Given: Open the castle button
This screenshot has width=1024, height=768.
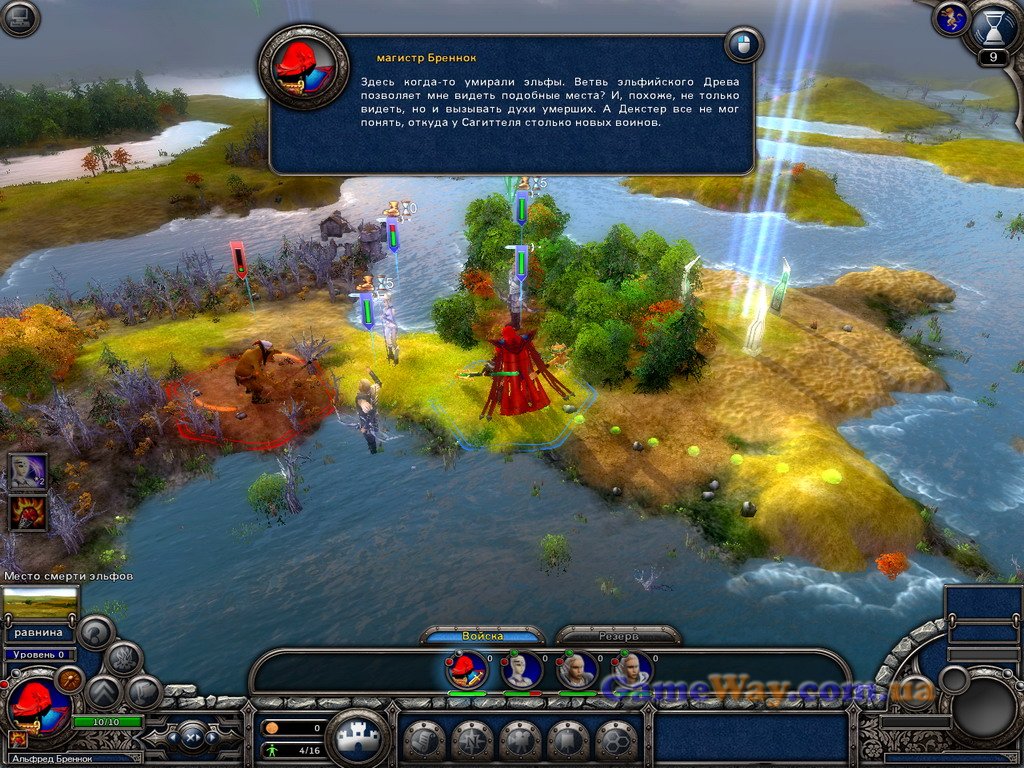Looking at the screenshot, I should click(x=358, y=739).
